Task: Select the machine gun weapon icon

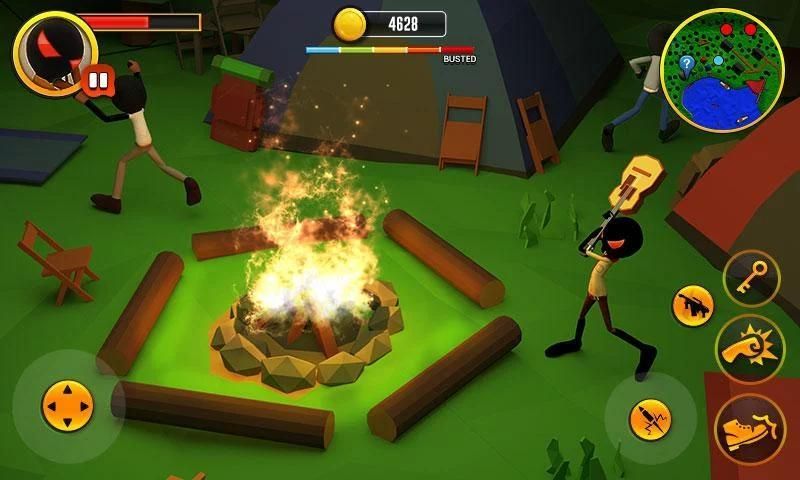Action: (691, 305)
